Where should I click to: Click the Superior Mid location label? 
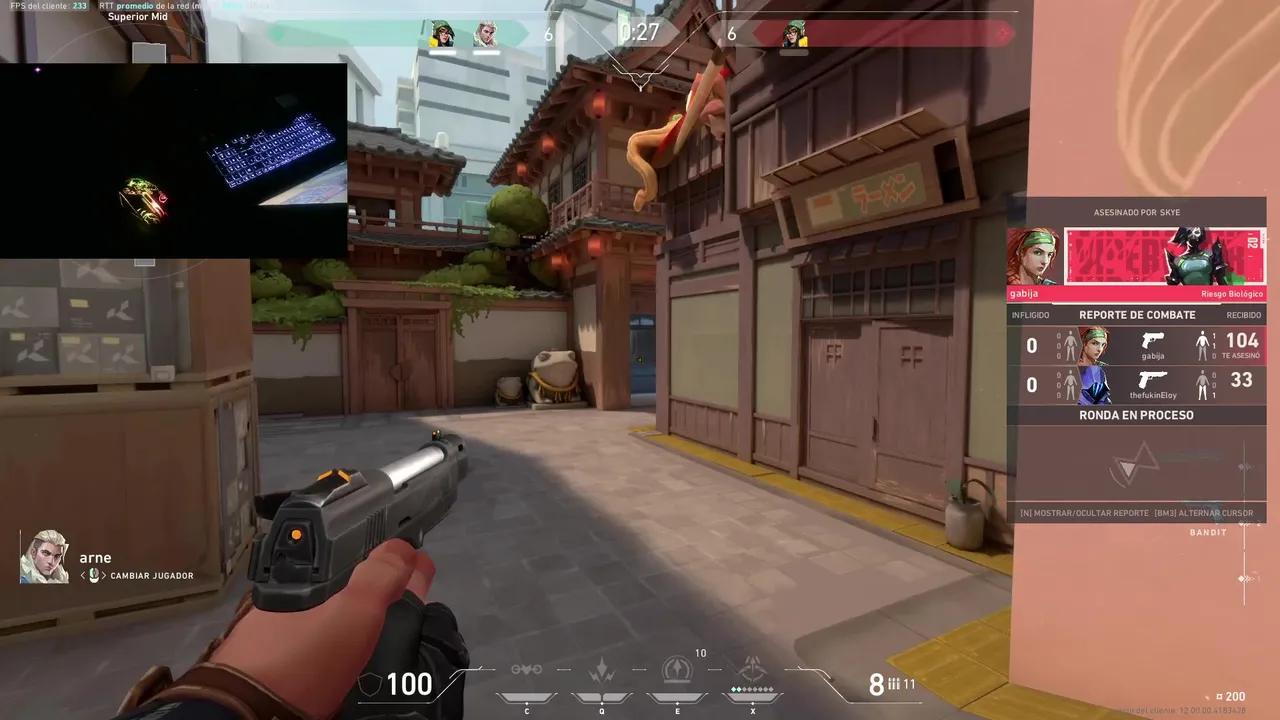138,16
